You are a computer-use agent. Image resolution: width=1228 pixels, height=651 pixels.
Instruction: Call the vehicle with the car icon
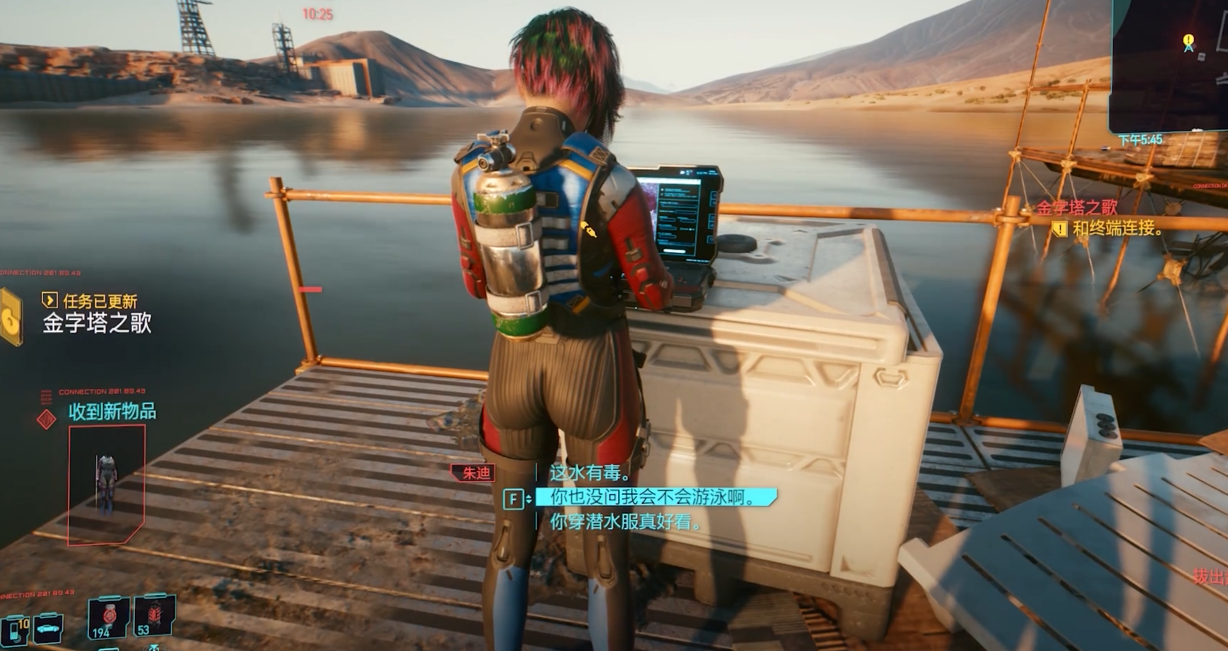47,628
